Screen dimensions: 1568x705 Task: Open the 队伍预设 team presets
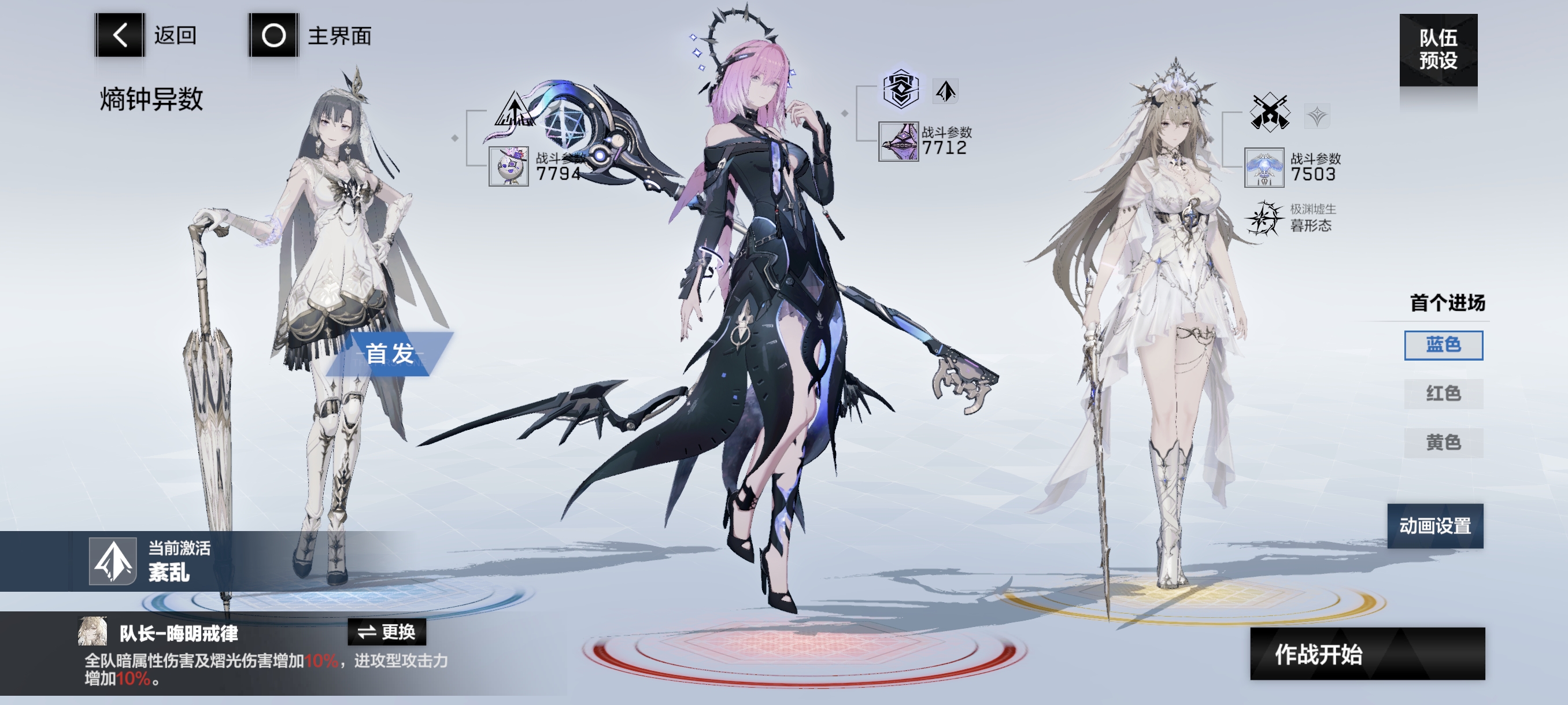coord(1438,49)
